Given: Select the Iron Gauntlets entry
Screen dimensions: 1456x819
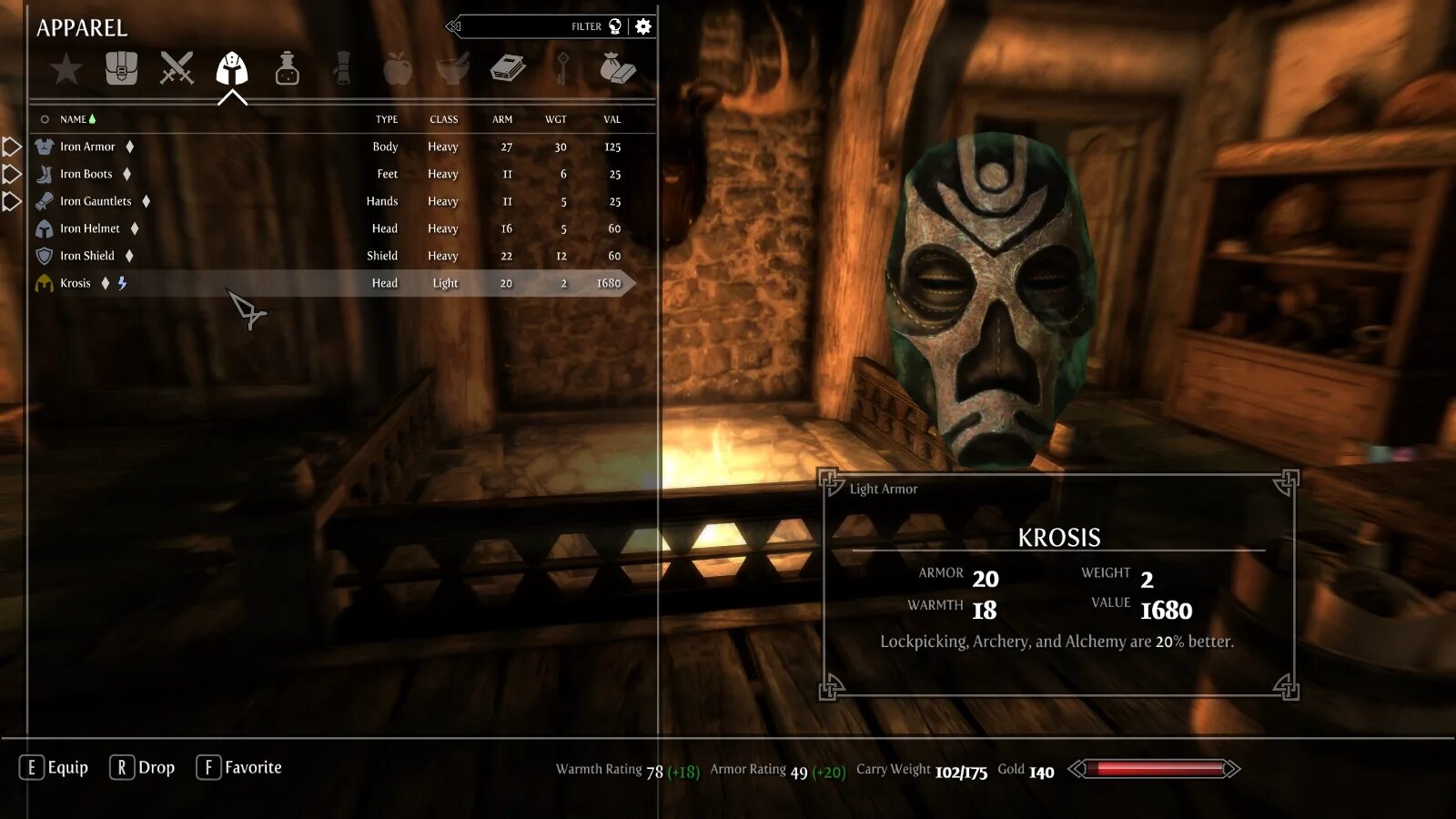Looking at the screenshot, I should [96, 201].
